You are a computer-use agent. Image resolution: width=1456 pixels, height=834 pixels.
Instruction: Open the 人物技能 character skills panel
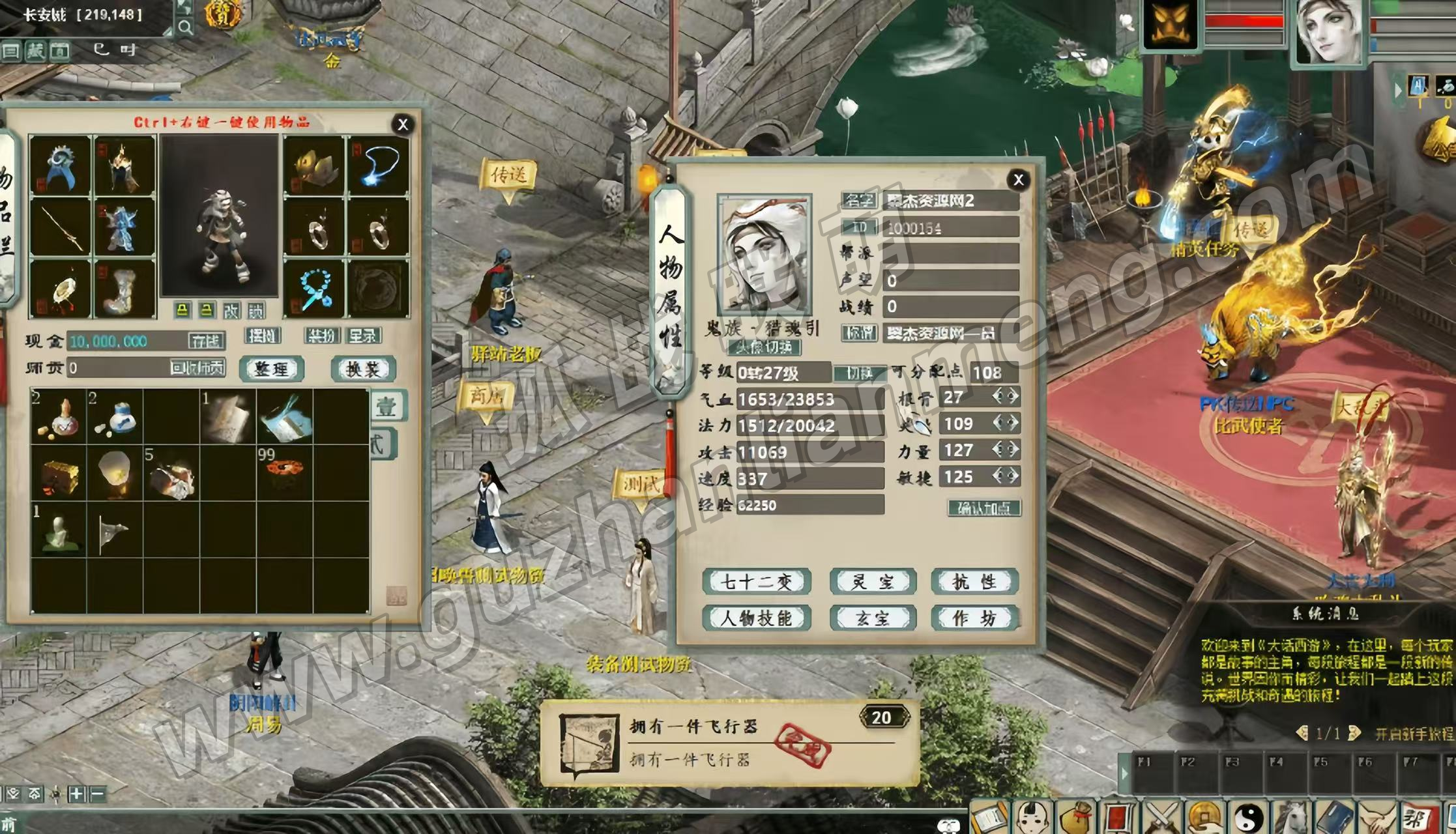[756, 618]
